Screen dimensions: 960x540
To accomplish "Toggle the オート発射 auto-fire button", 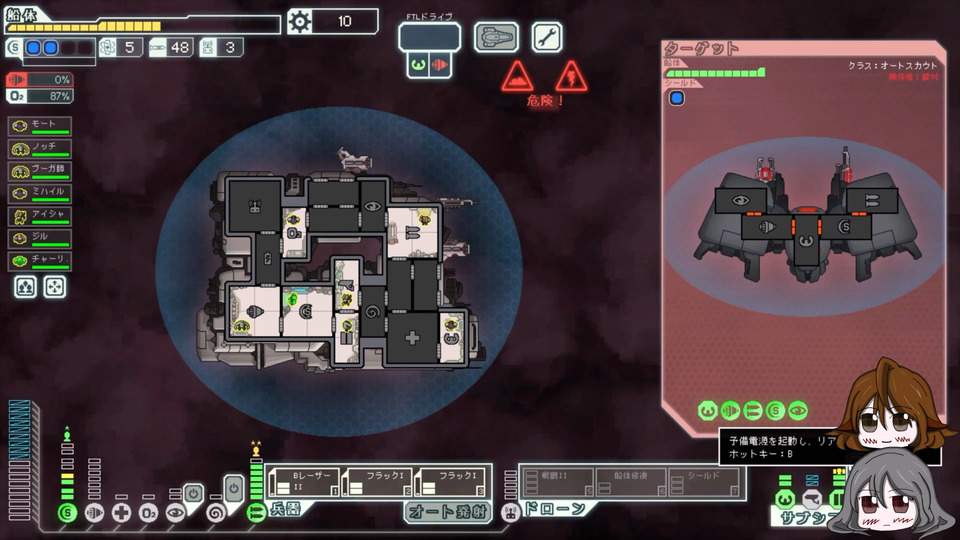I will pos(449,511).
